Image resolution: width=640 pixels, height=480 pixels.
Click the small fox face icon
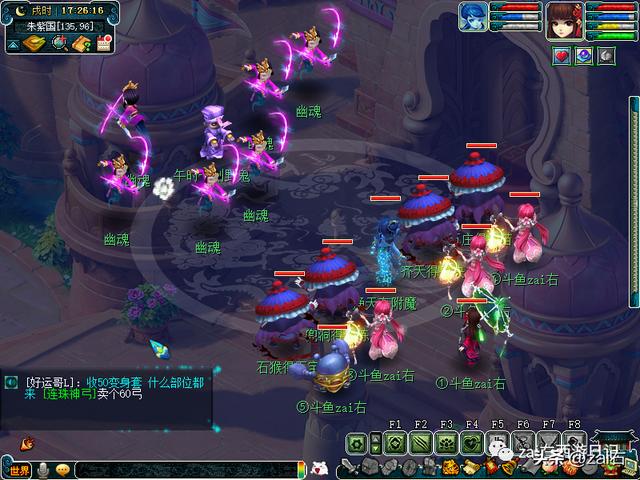[x=319, y=466]
